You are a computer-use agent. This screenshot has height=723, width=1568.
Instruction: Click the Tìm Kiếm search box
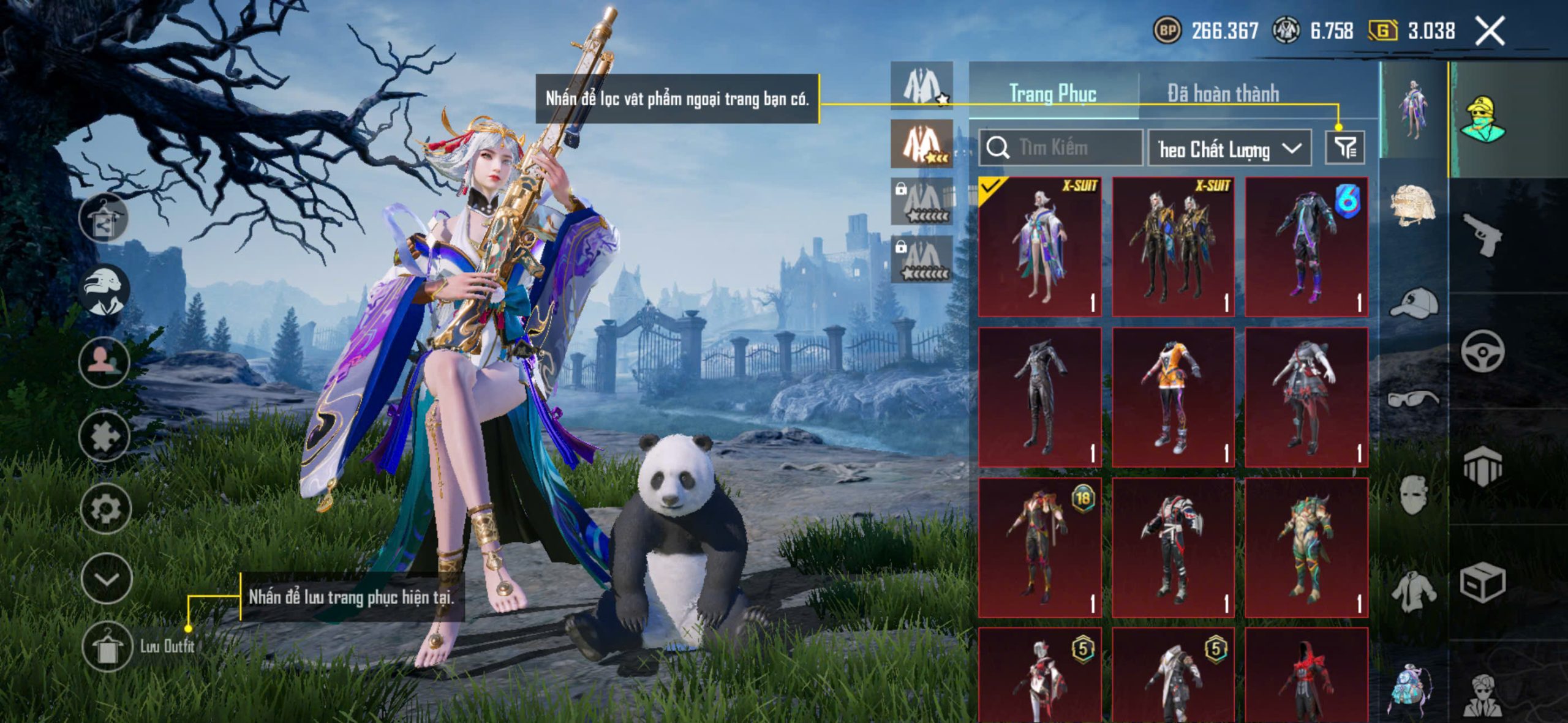[1061, 148]
